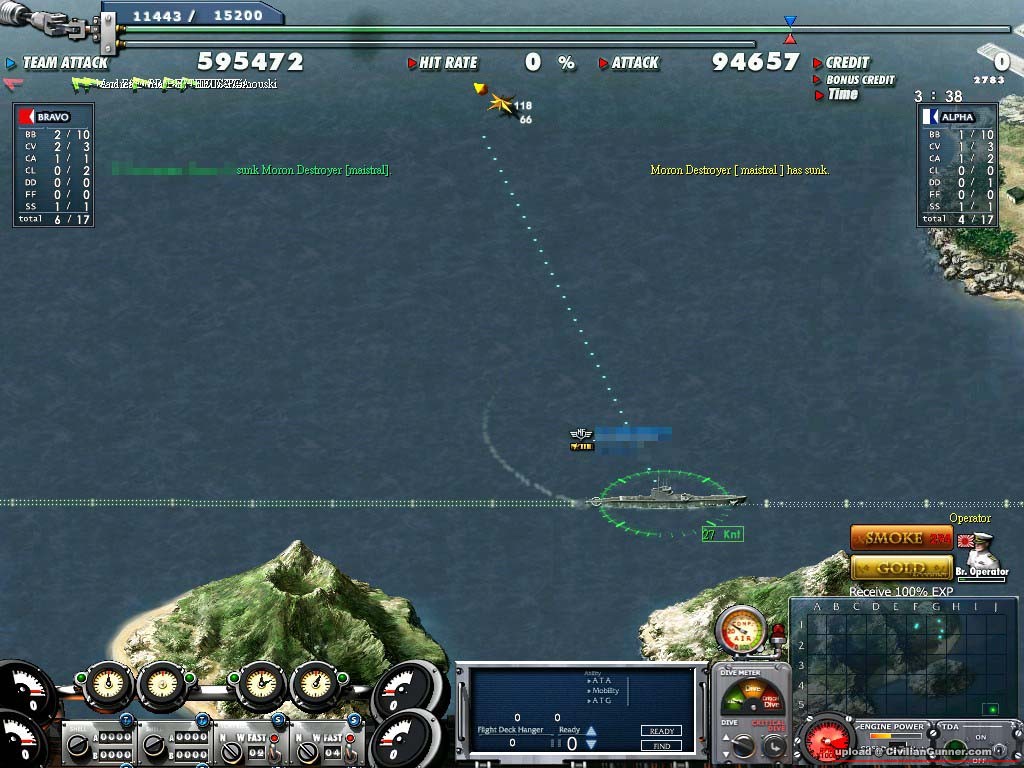This screenshot has height=768, width=1024.
Task: Click READY in the flight deck panel
Action: click(x=661, y=731)
